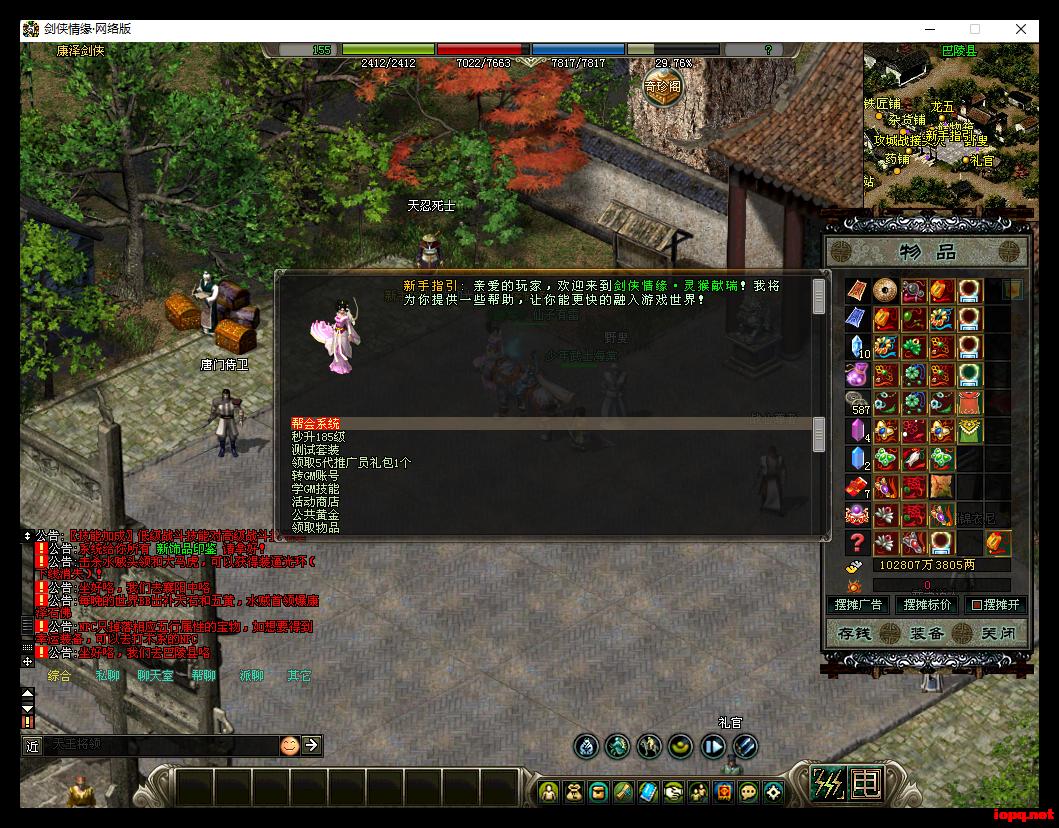Choose 领取5代推广员礼包1个 option

pos(351,463)
